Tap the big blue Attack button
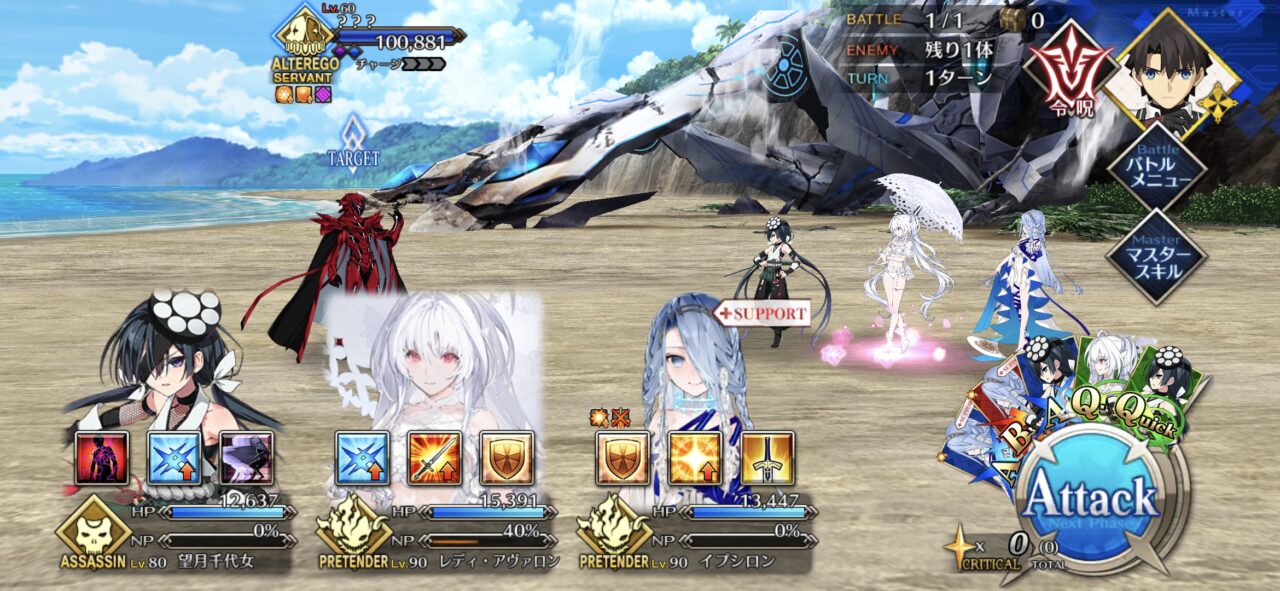1280x591 pixels. [x=1090, y=497]
